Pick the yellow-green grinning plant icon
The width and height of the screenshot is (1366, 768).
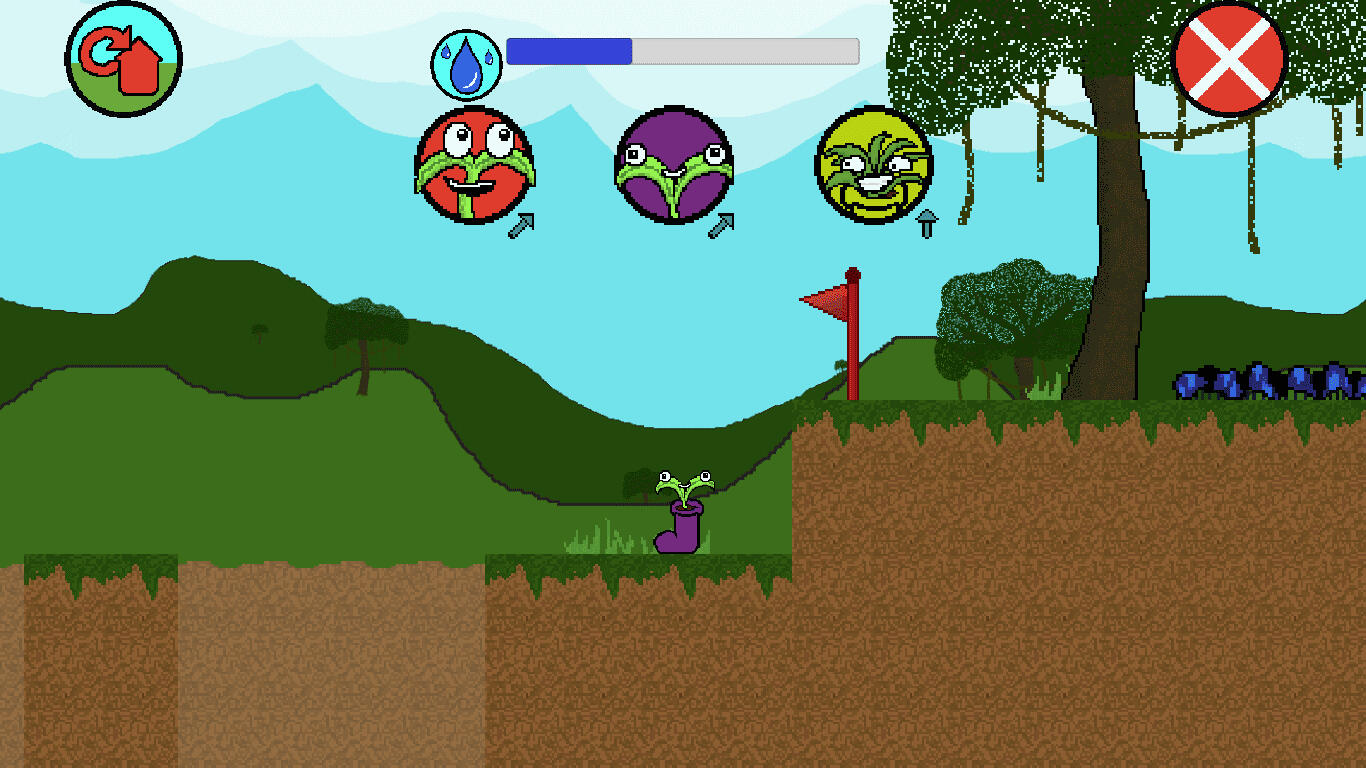[873, 165]
